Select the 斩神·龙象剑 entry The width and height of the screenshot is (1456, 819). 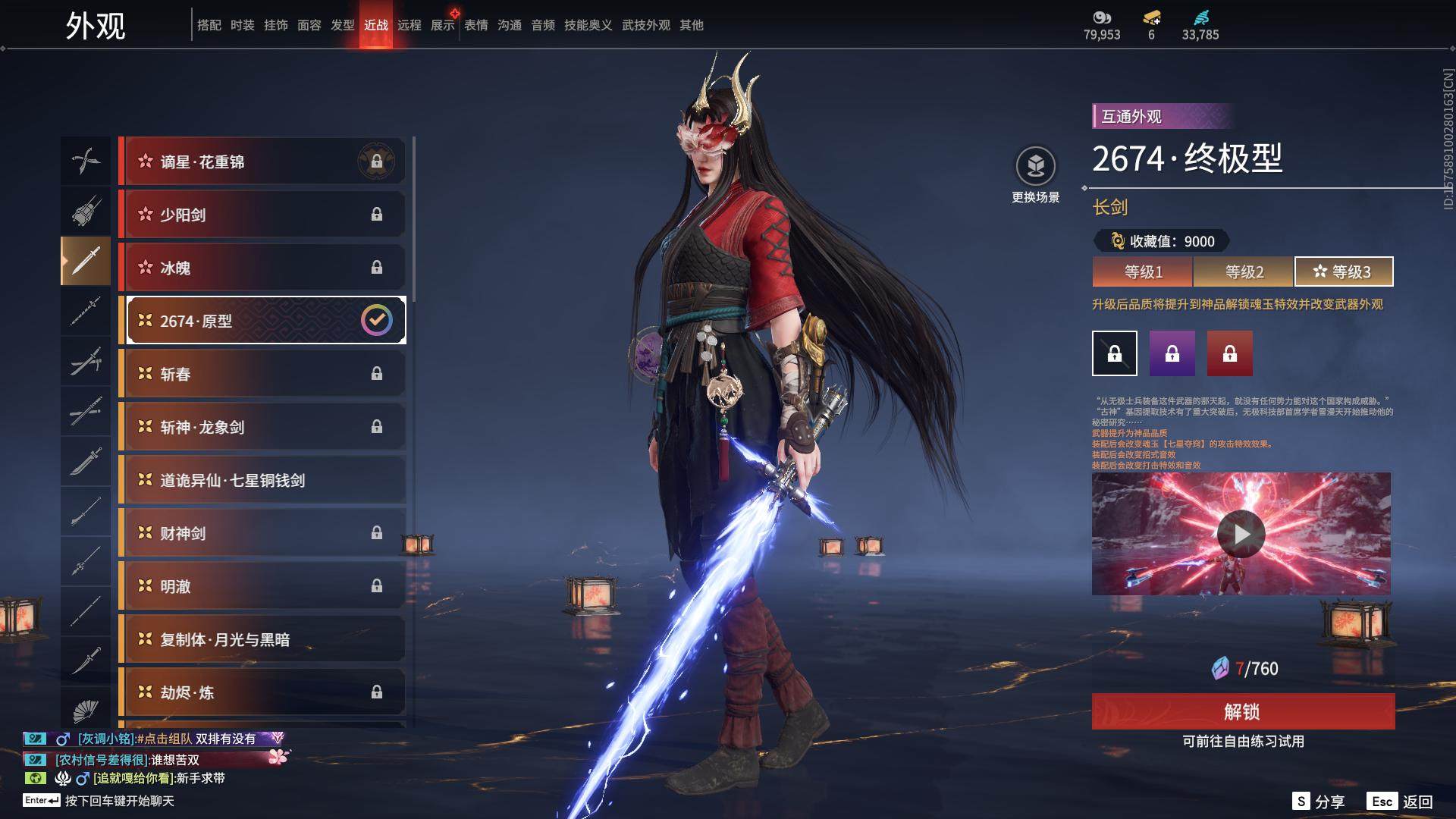pyautogui.click(x=262, y=427)
